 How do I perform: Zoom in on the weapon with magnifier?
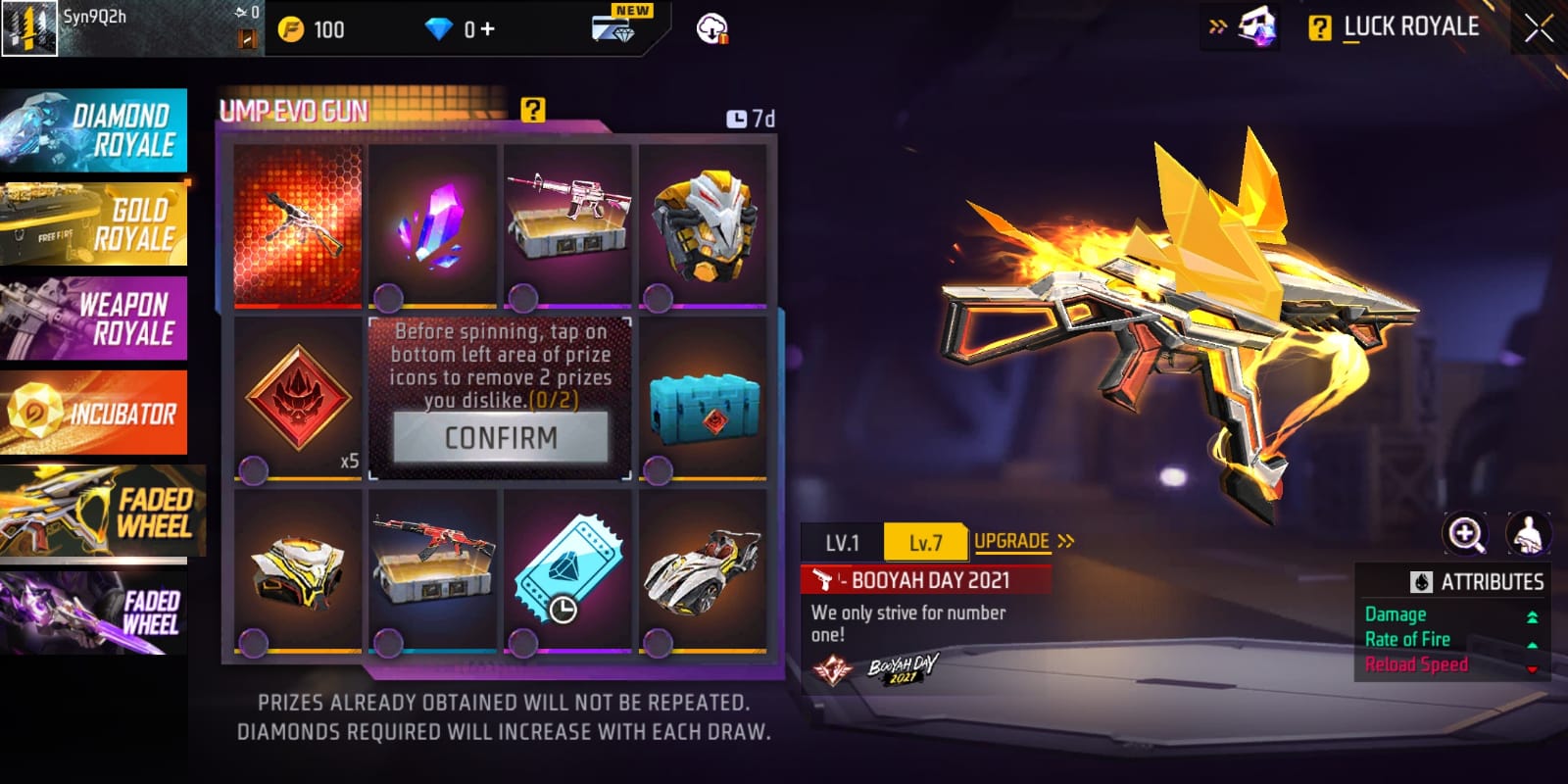pos(1465,534)
